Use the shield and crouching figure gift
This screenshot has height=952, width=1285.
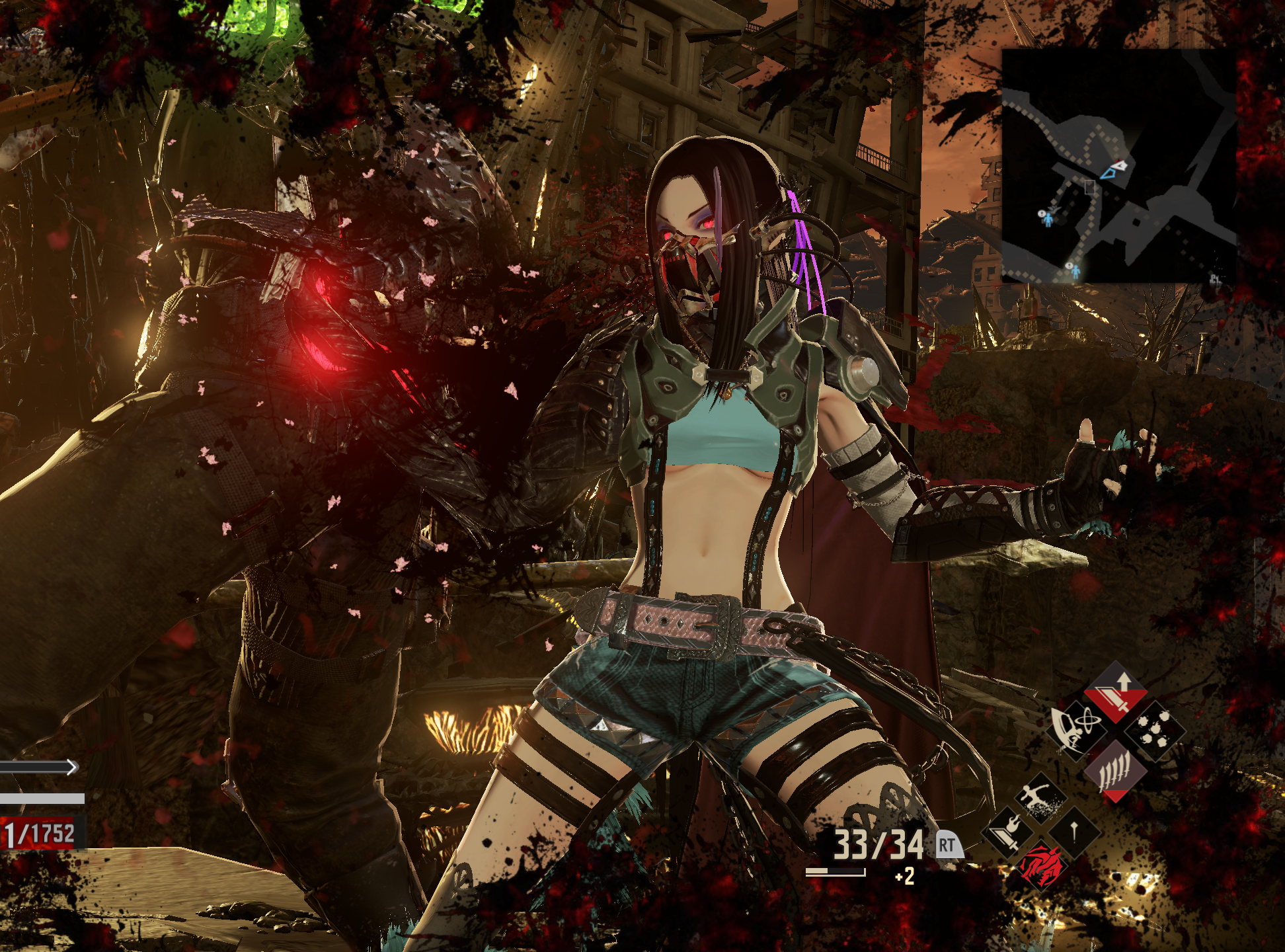pyautogui.click(x=1077, y=729)
